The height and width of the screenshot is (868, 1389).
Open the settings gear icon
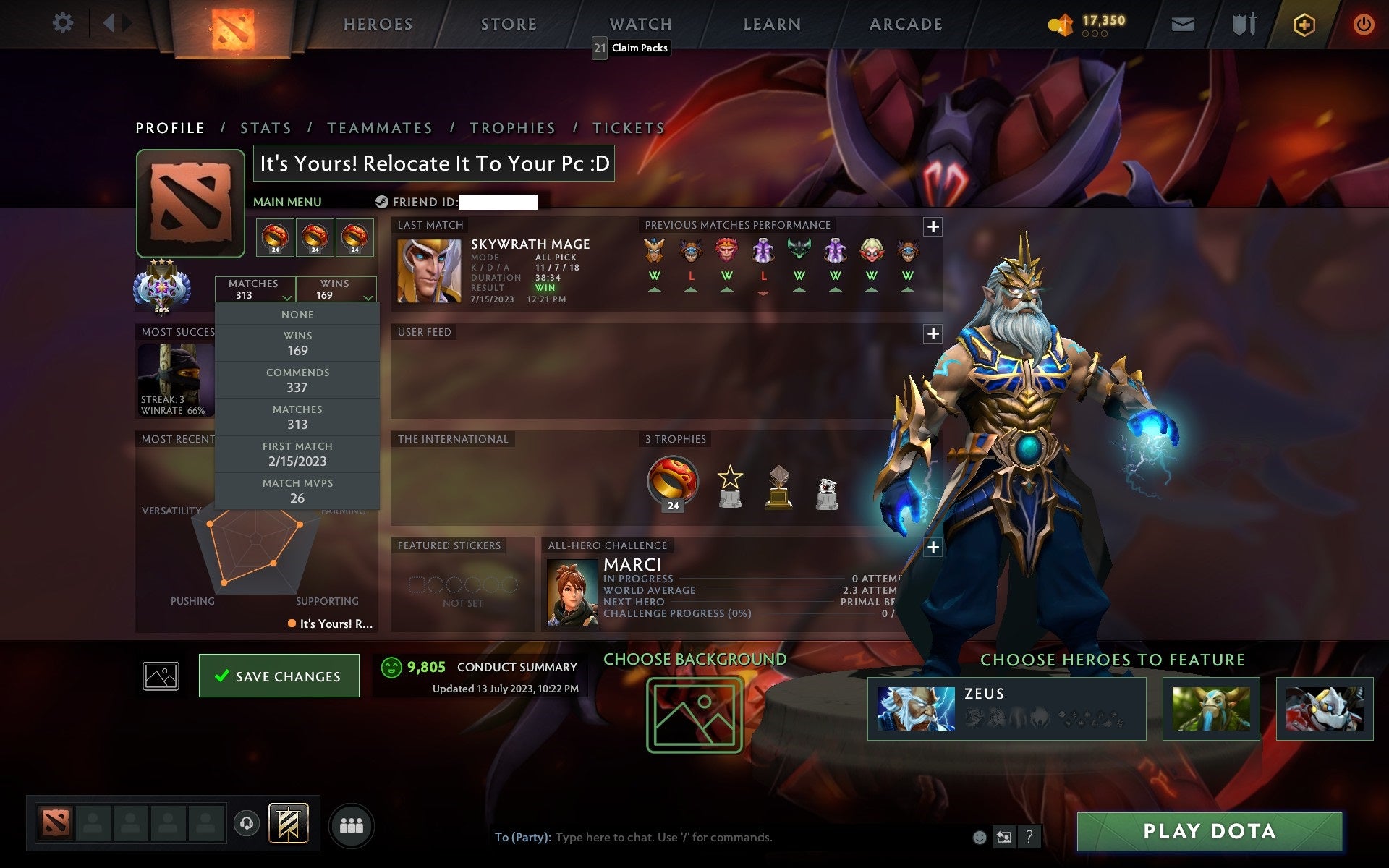64,23
